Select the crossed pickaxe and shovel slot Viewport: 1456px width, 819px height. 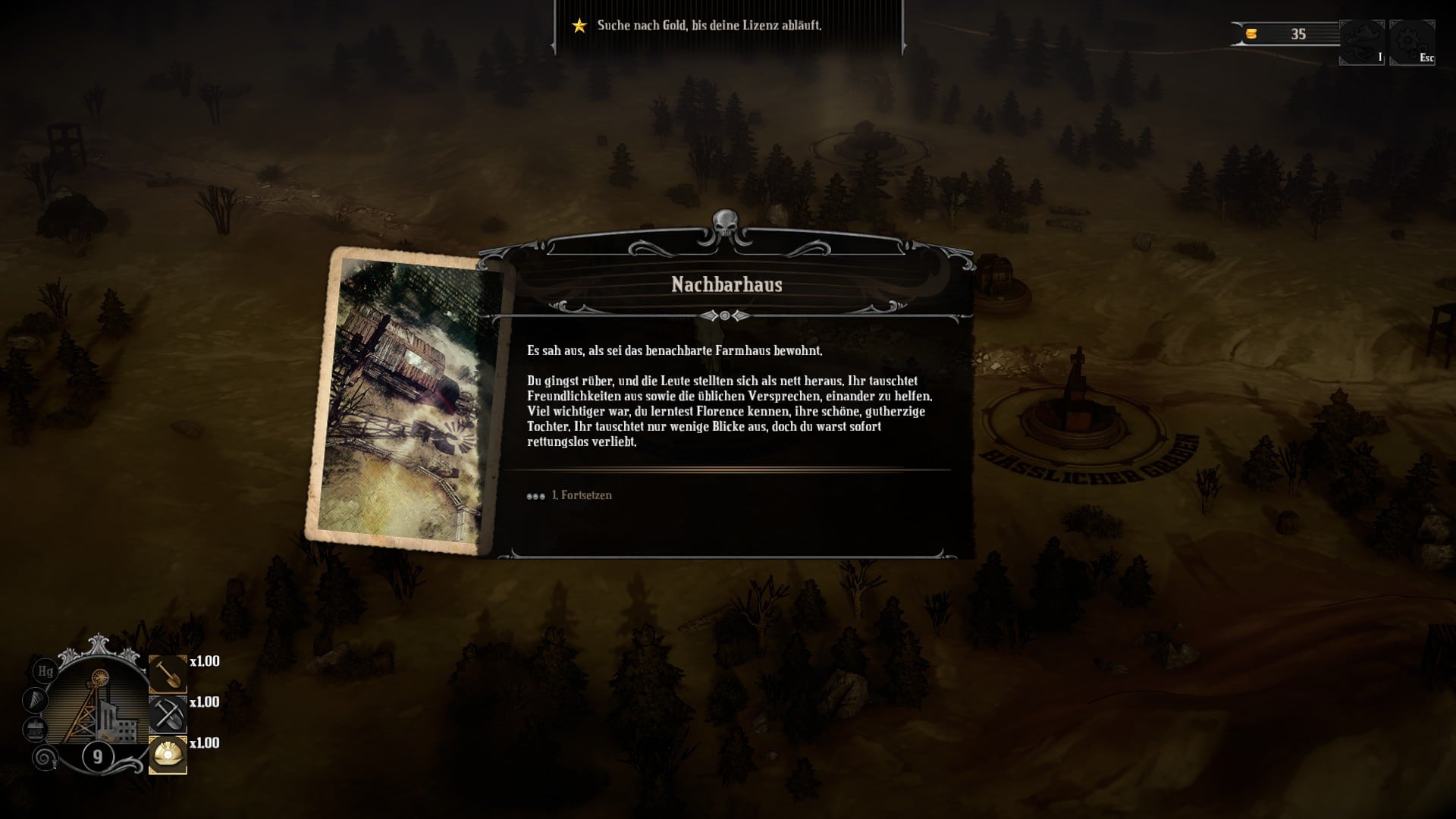click(168, 714)
